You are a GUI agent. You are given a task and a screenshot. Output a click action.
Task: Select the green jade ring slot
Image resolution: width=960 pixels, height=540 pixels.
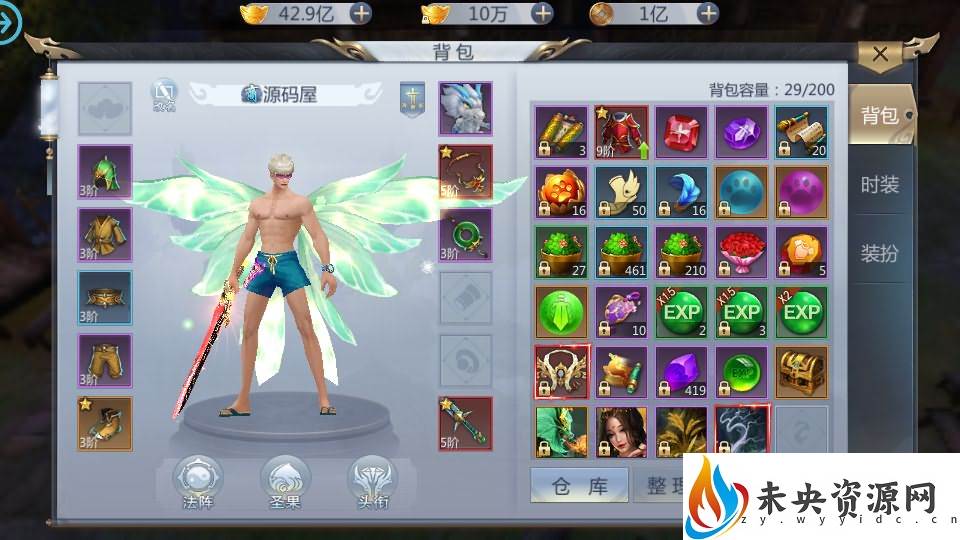465,235
